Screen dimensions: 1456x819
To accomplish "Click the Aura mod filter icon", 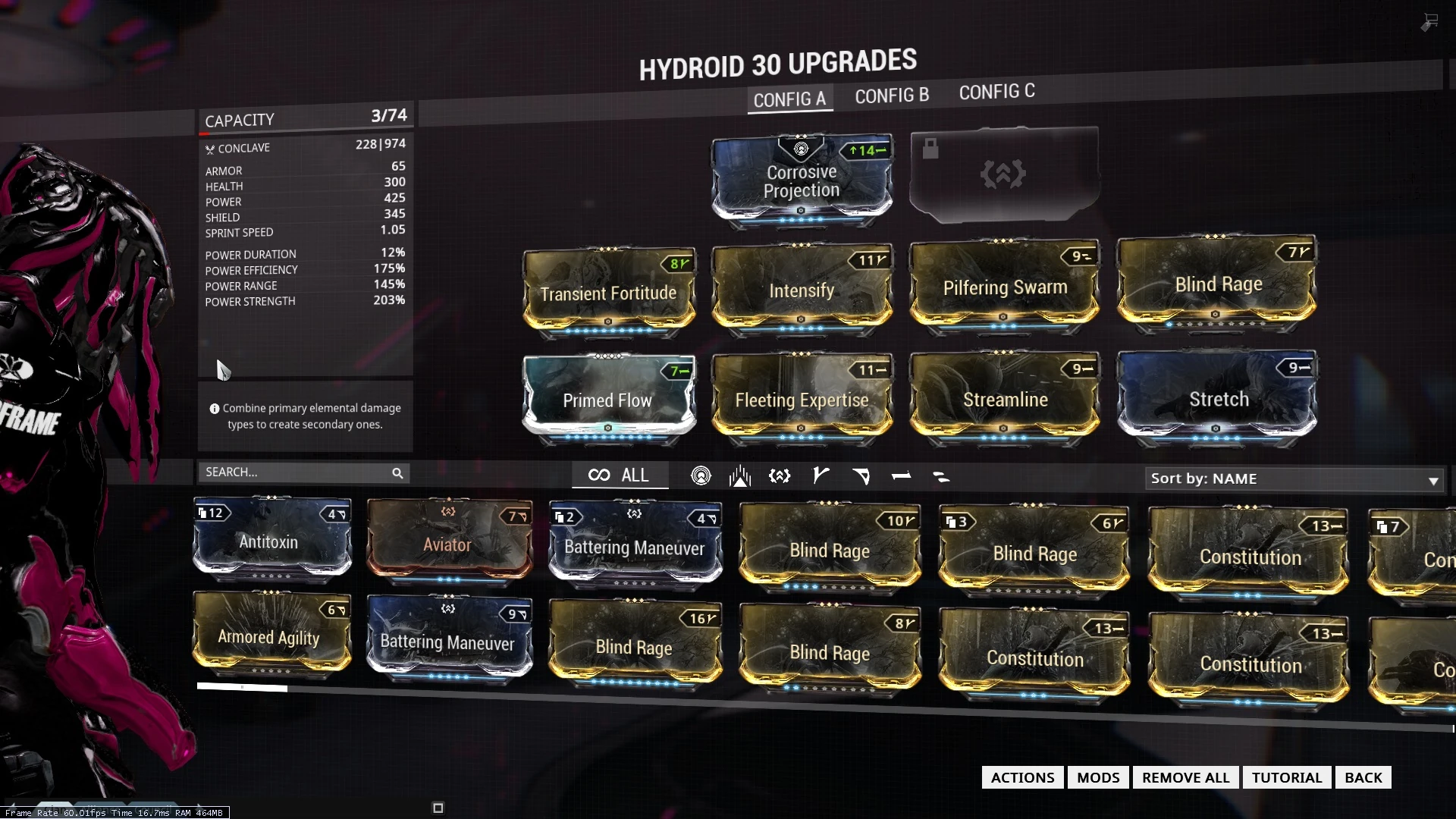I will pyautogui.click(x=701, y=476).
